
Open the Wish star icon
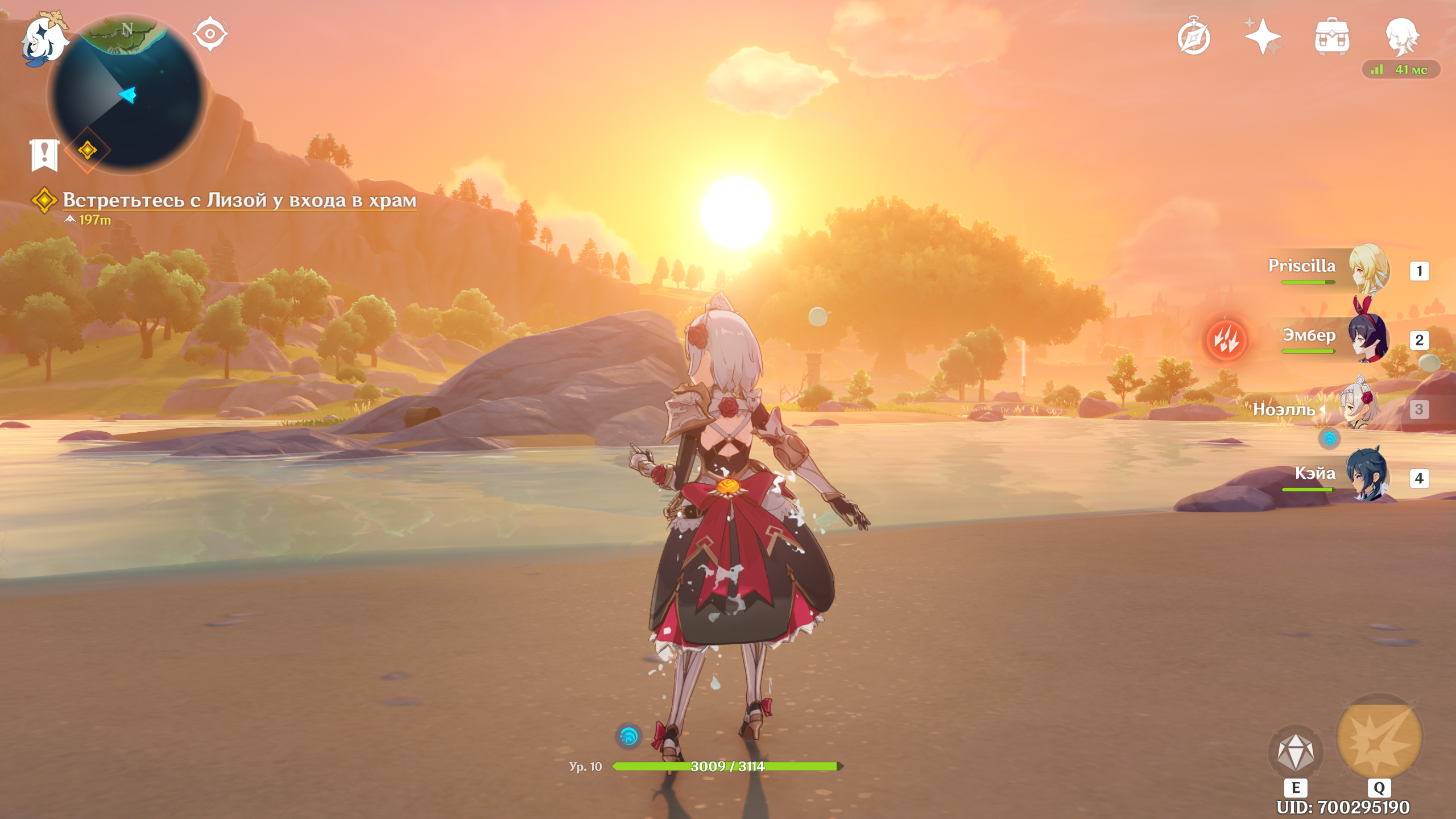pos(1263,36)
